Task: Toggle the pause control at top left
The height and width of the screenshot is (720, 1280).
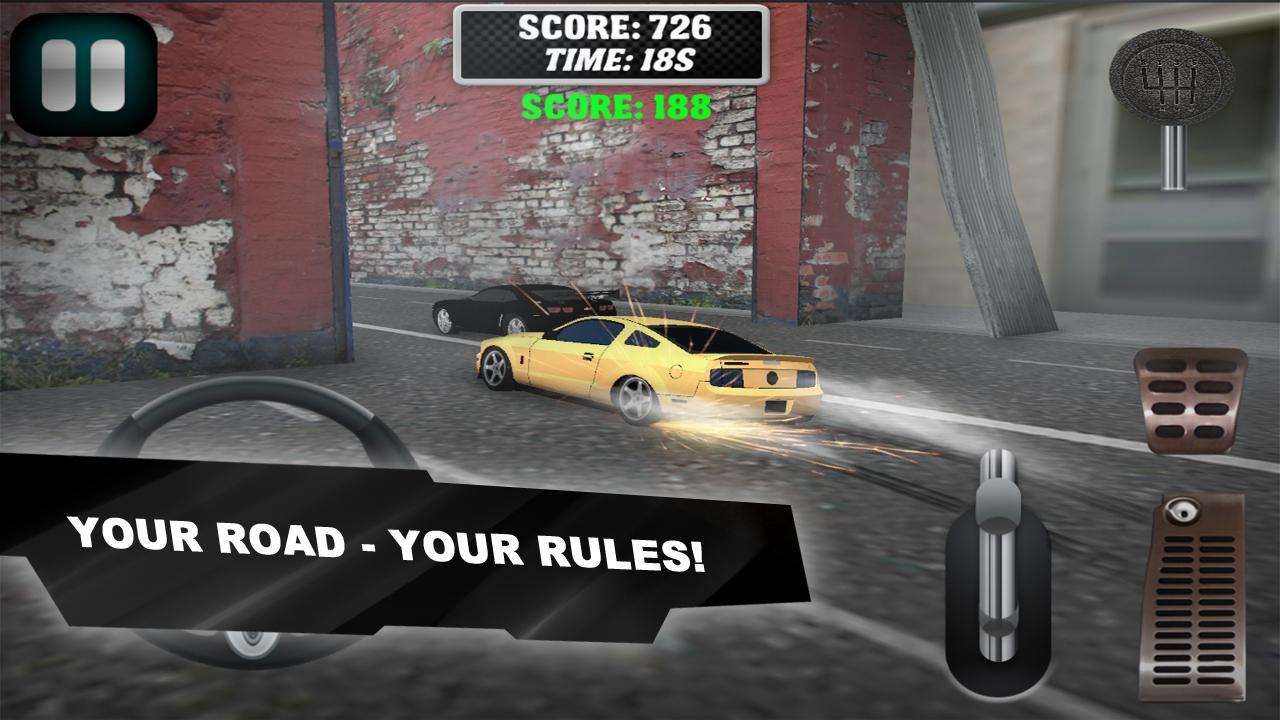Action: (x=83, y=73)
